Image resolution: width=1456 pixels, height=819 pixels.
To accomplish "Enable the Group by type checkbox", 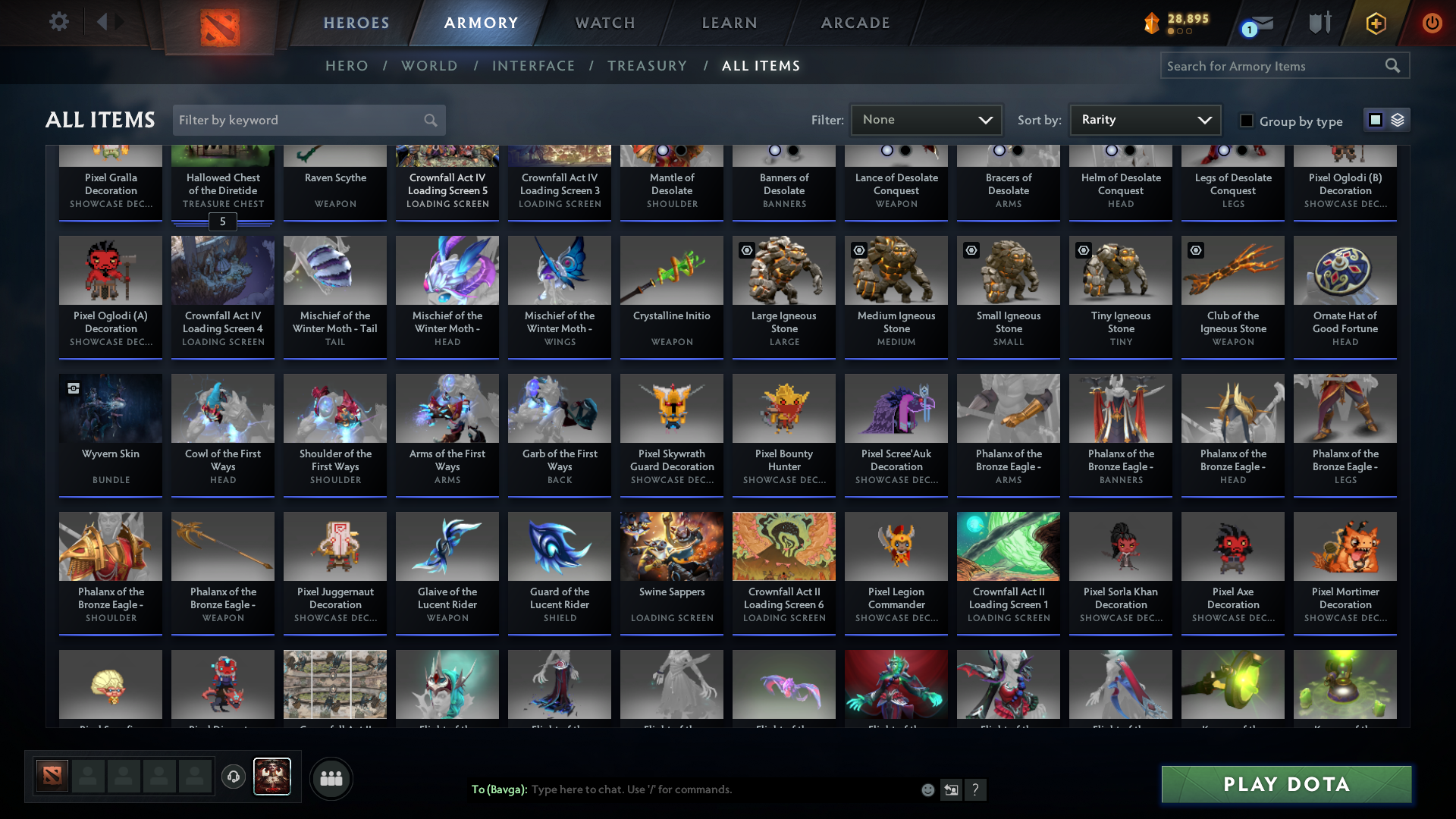I will (x=1247, y=121).
